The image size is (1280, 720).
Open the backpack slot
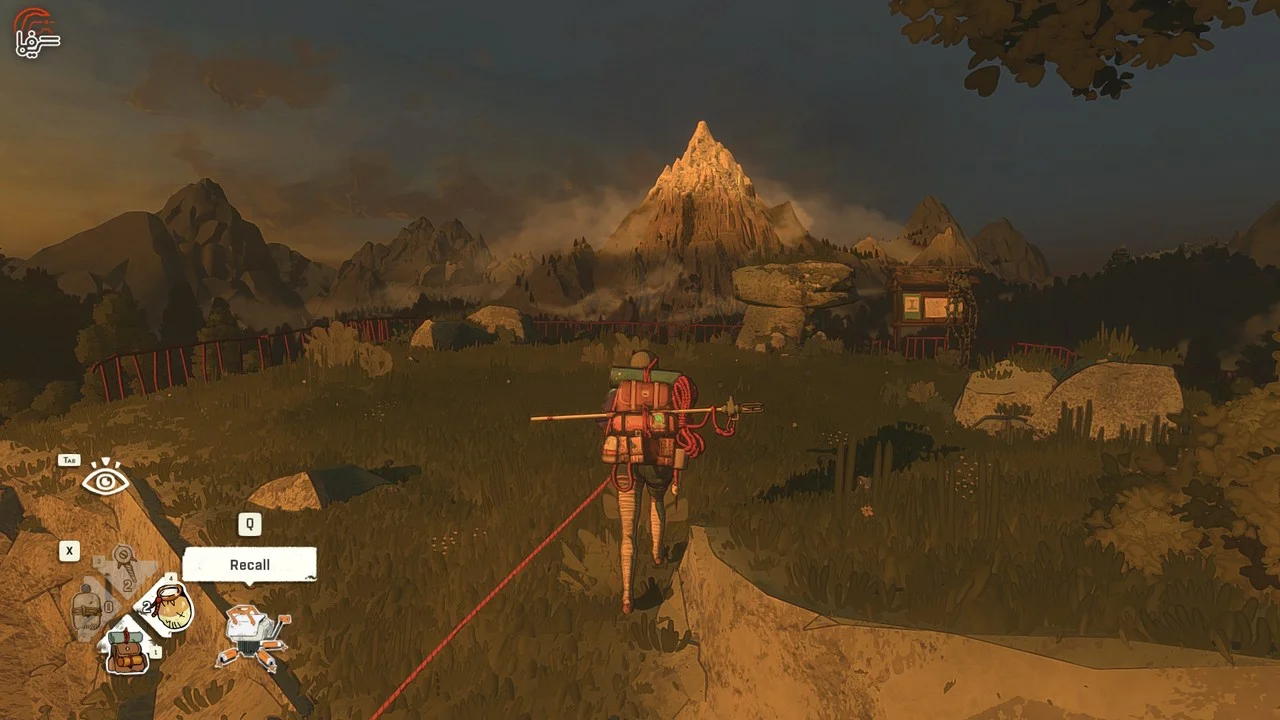(127, 647)
